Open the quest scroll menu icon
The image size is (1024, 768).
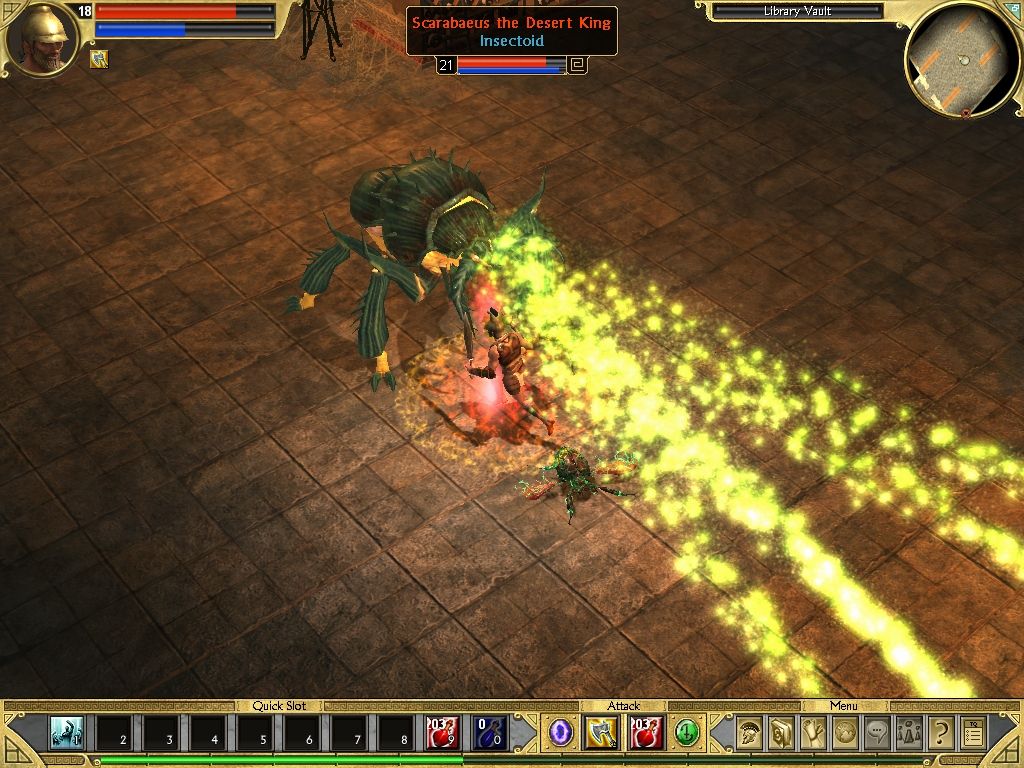(813, 734)
